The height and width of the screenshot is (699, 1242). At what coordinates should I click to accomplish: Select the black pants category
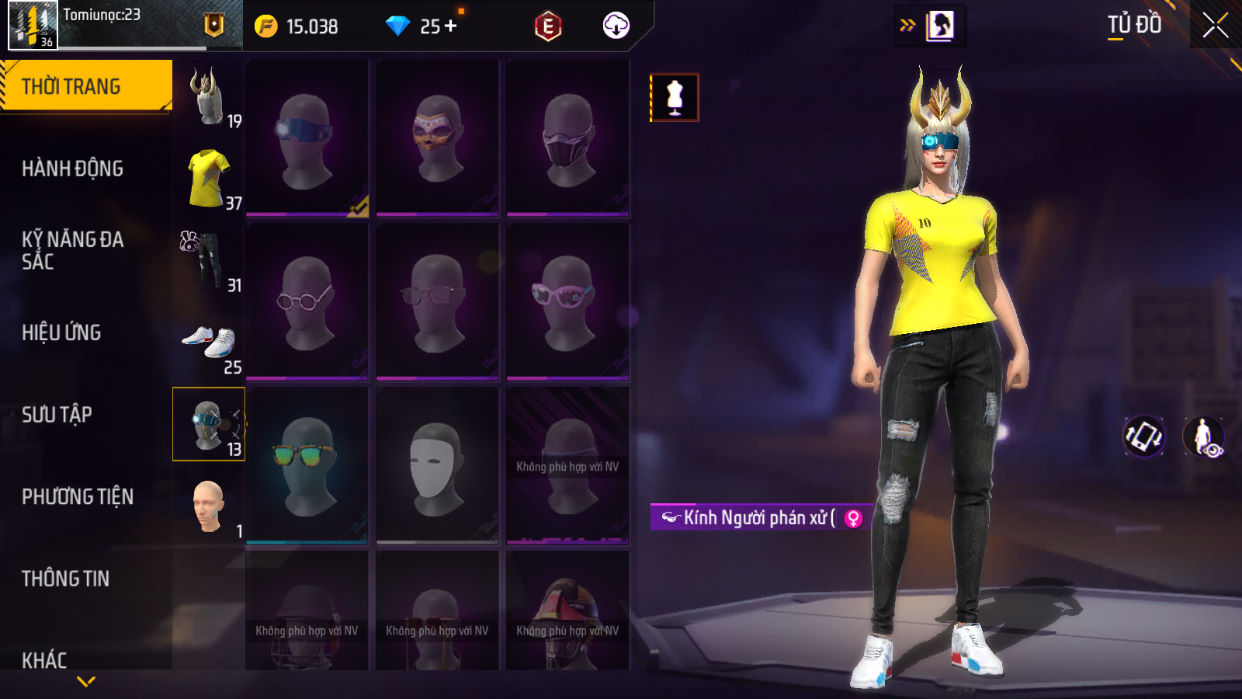click(x=208, y=260)
